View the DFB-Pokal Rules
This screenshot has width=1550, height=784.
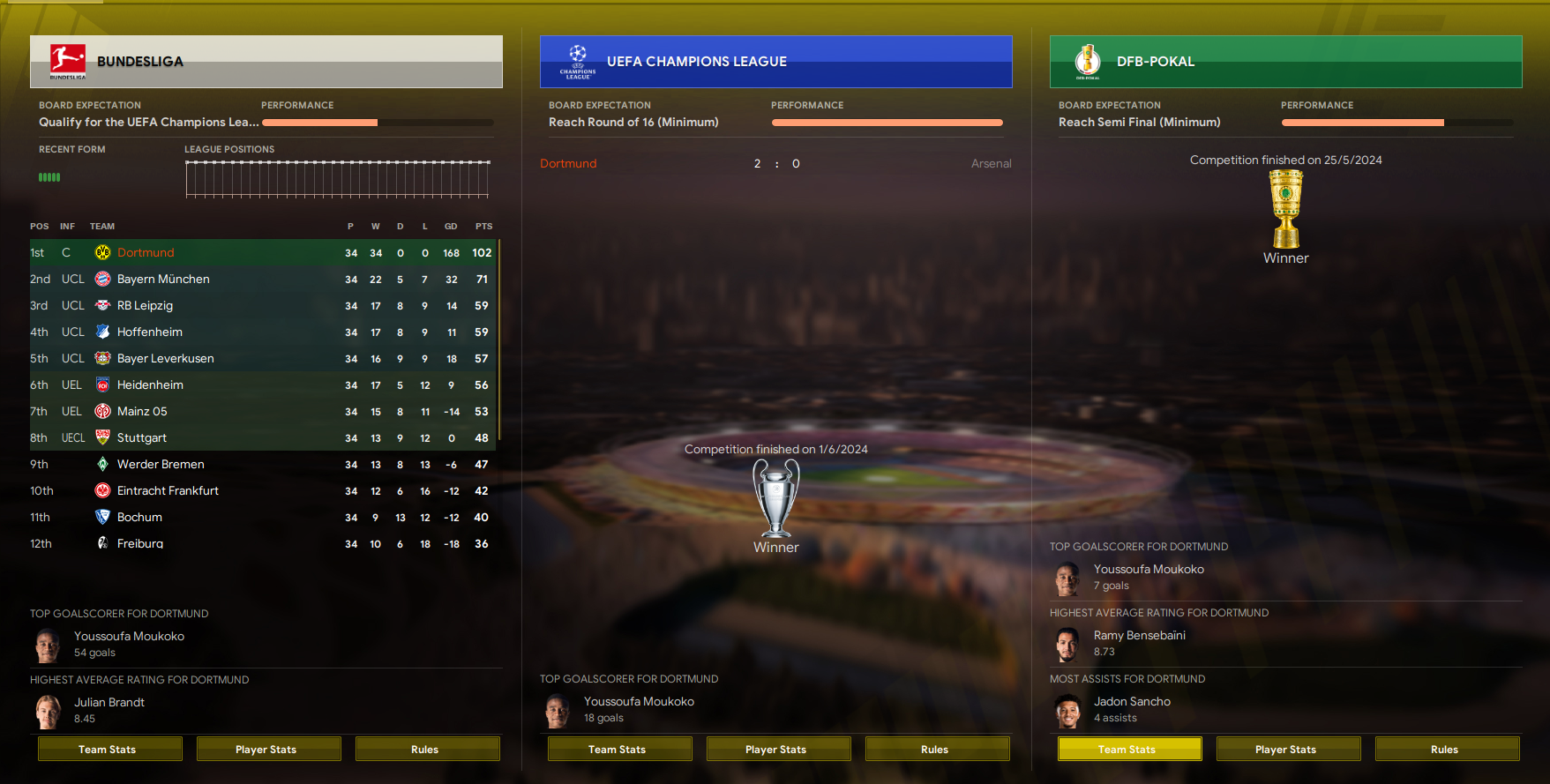[1447, 749]
